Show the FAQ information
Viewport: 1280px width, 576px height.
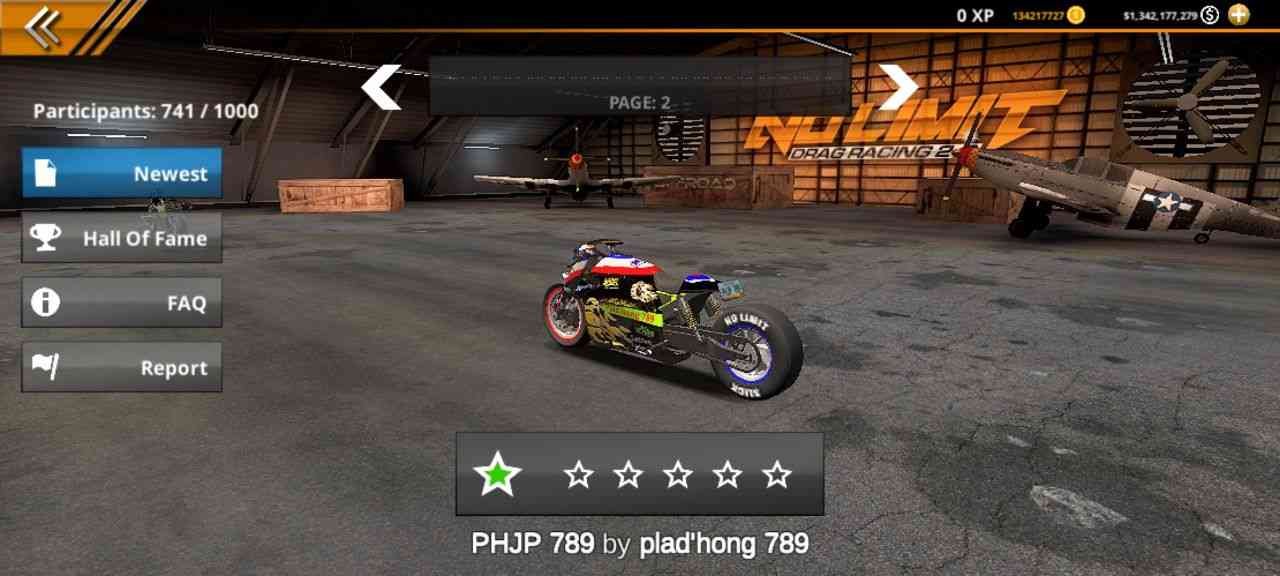(x=122, y=303)
